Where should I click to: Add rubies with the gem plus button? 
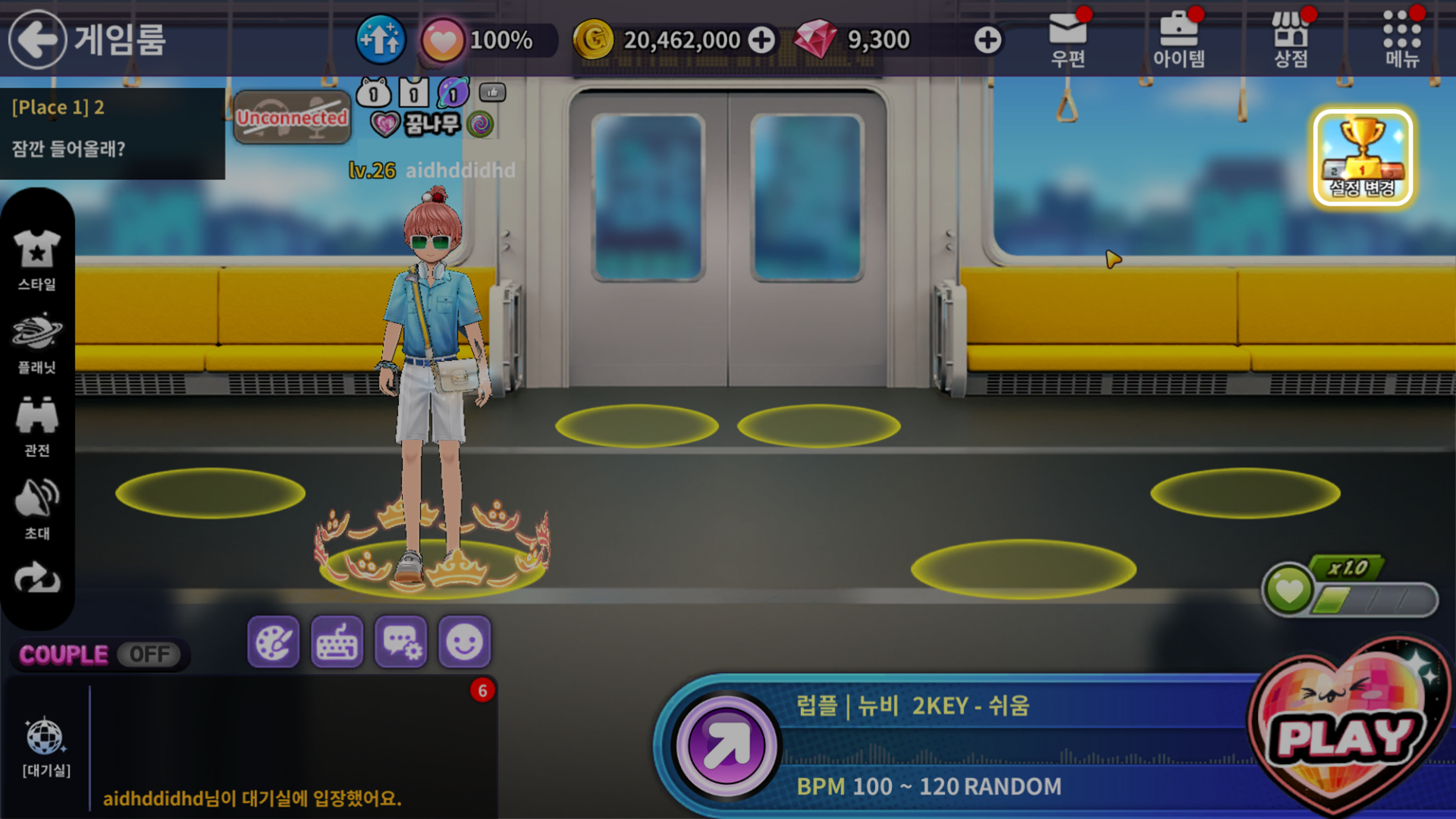(987, 40)
